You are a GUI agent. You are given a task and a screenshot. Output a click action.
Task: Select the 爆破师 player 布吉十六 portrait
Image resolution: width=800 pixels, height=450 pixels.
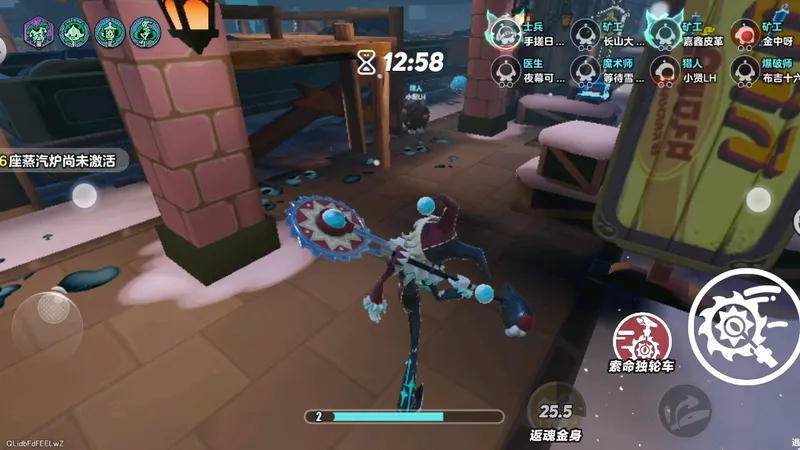tap(744, 69)
